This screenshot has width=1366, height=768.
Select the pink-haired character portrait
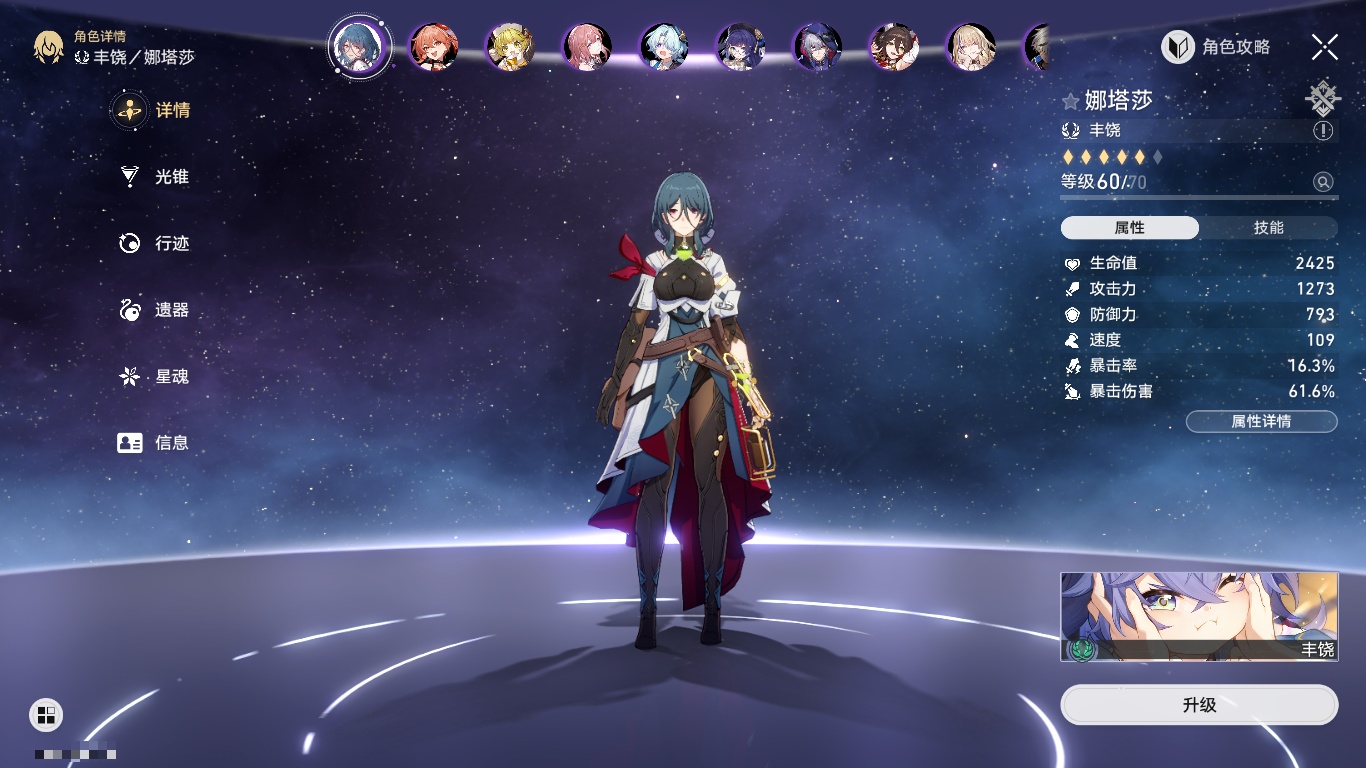[x=587, y=47]
